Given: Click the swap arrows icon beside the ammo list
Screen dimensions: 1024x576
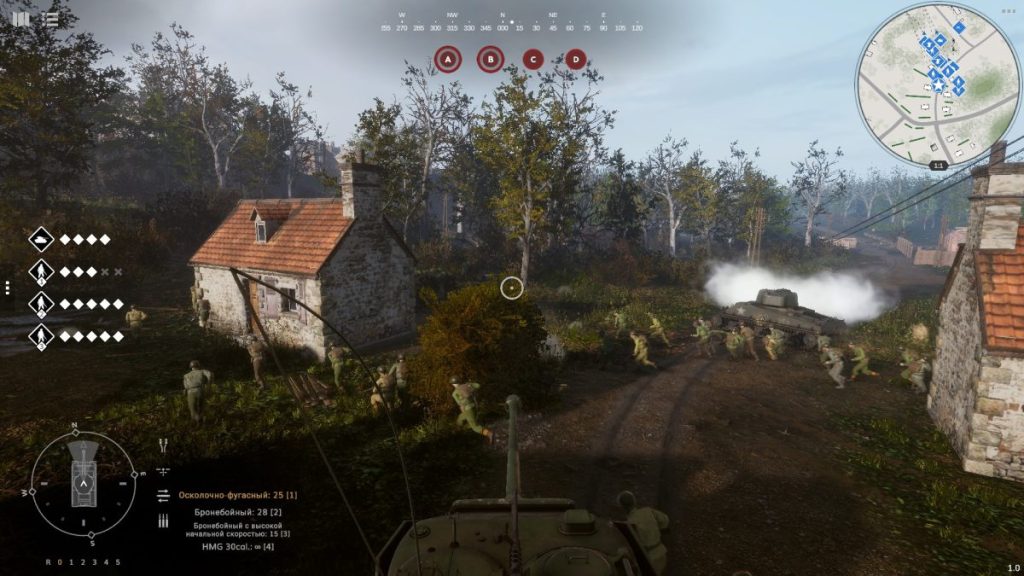Looking at the screenshot, I should (163, 495).
